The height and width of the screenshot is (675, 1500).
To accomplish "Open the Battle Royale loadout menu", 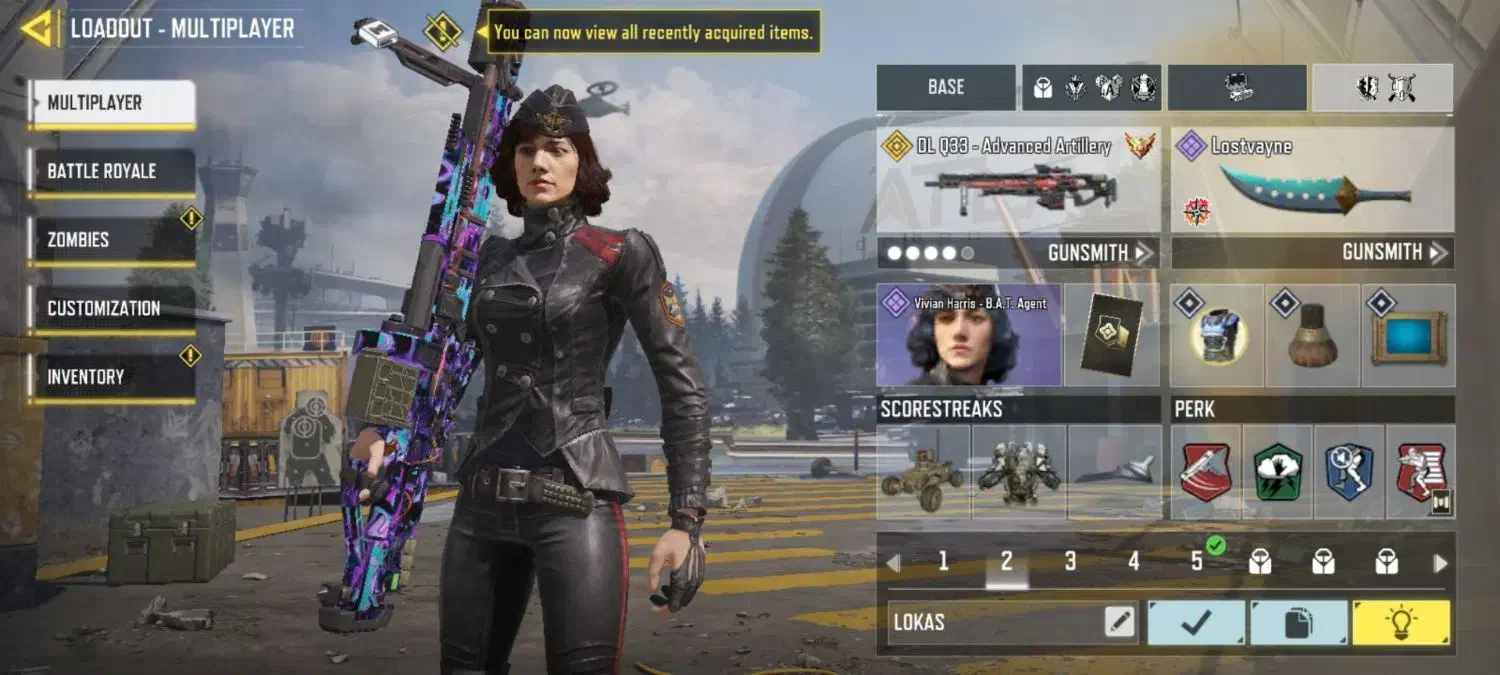I will click(111, 172).
